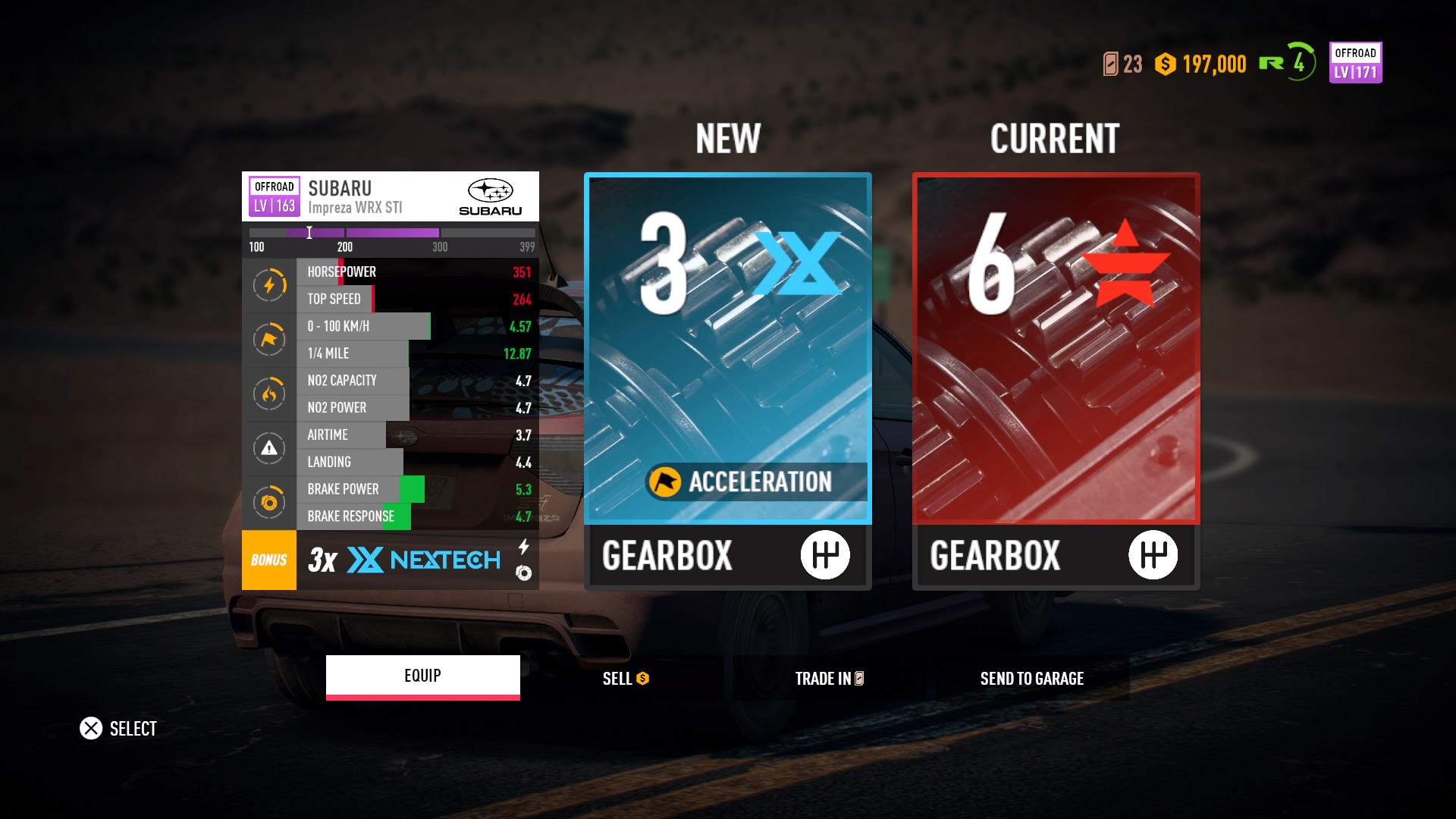Choose the Trade In option
This screenshot has width=1456, height=819.
click(828, 679)
